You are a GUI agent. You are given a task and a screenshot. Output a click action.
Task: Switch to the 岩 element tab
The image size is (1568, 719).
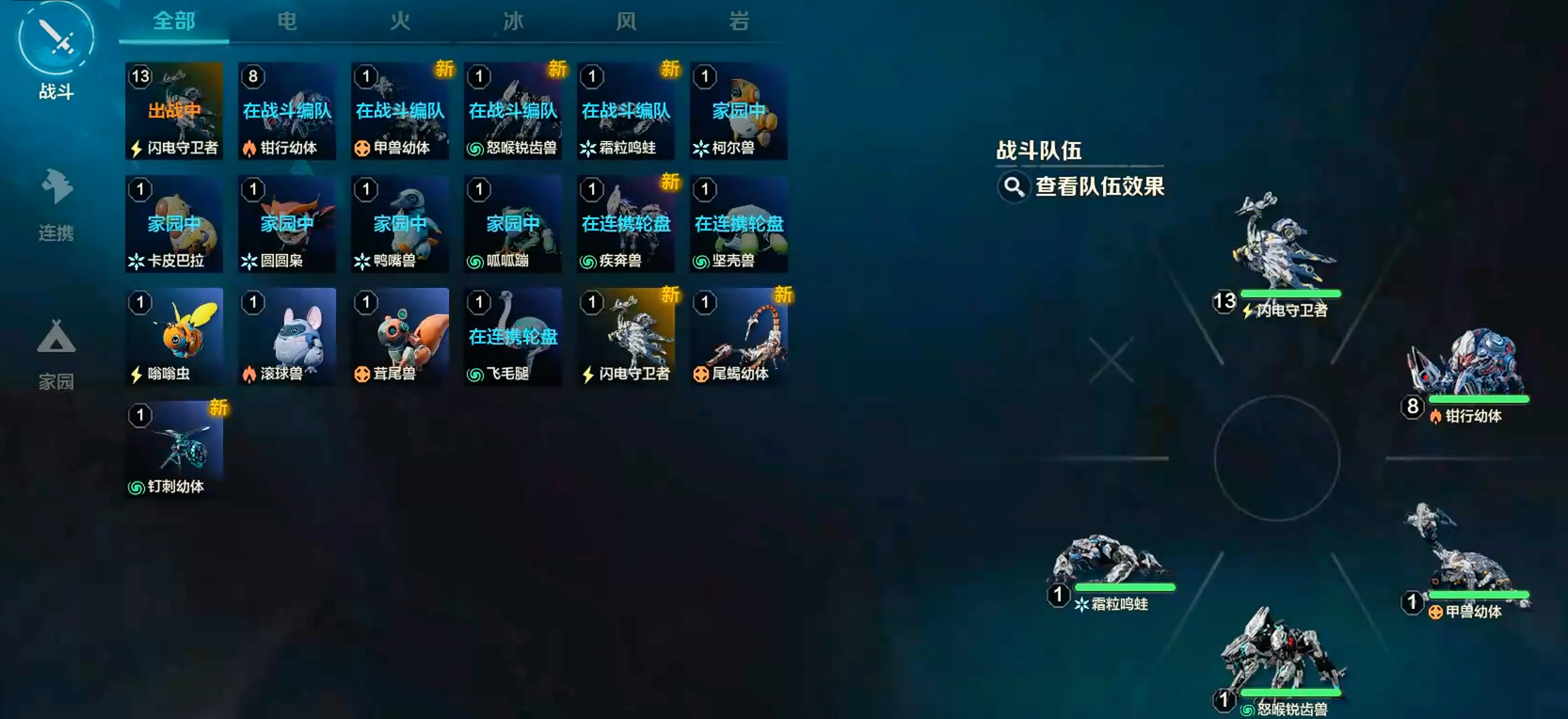coord(738,21)
